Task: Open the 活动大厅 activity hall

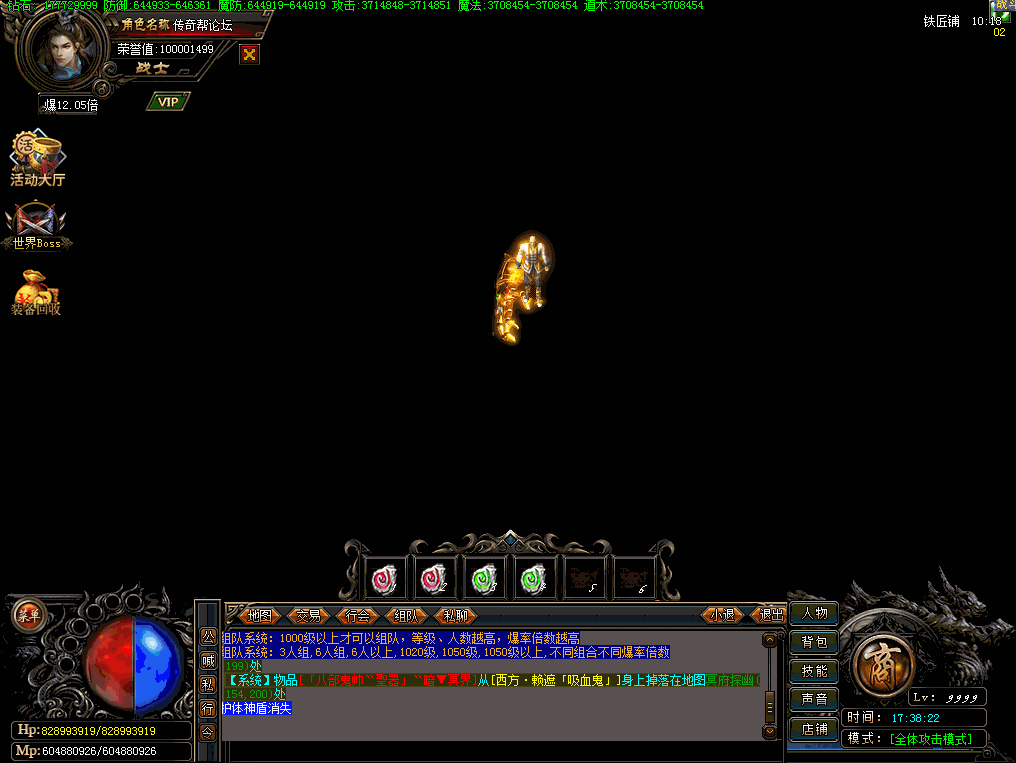Action: coord(37,160)
